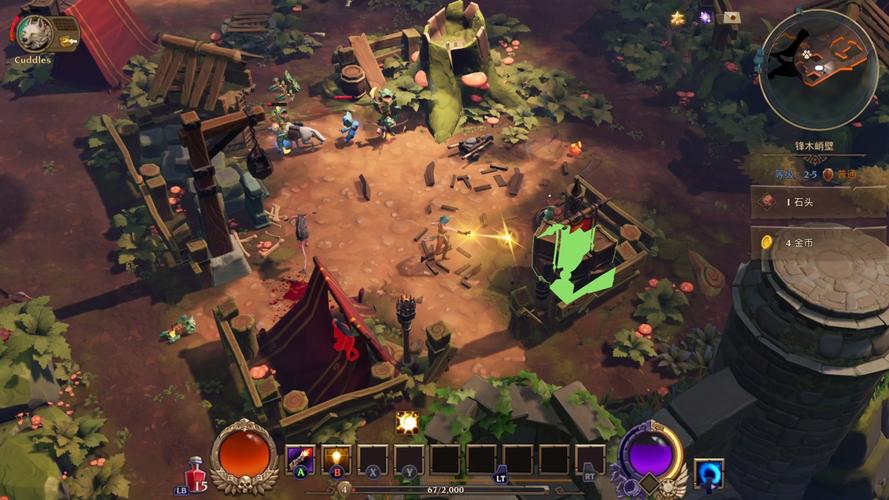Screen dimensions: 889x500
Task: Click the circular minimap
Action: pos(817,69)
